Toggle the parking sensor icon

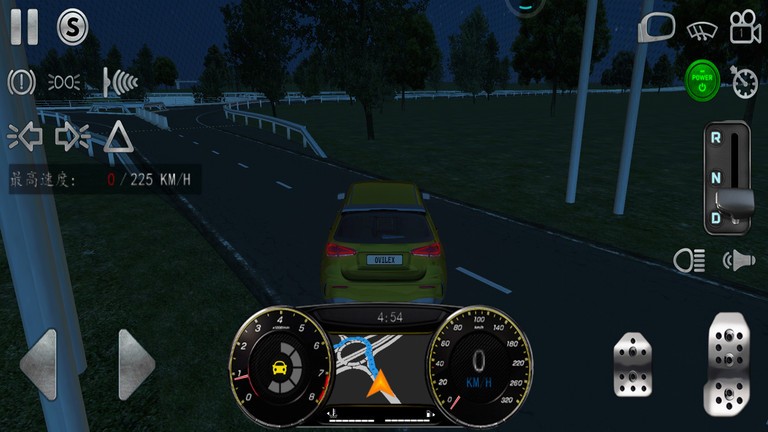pyautogui.click(x=119, y=81)
